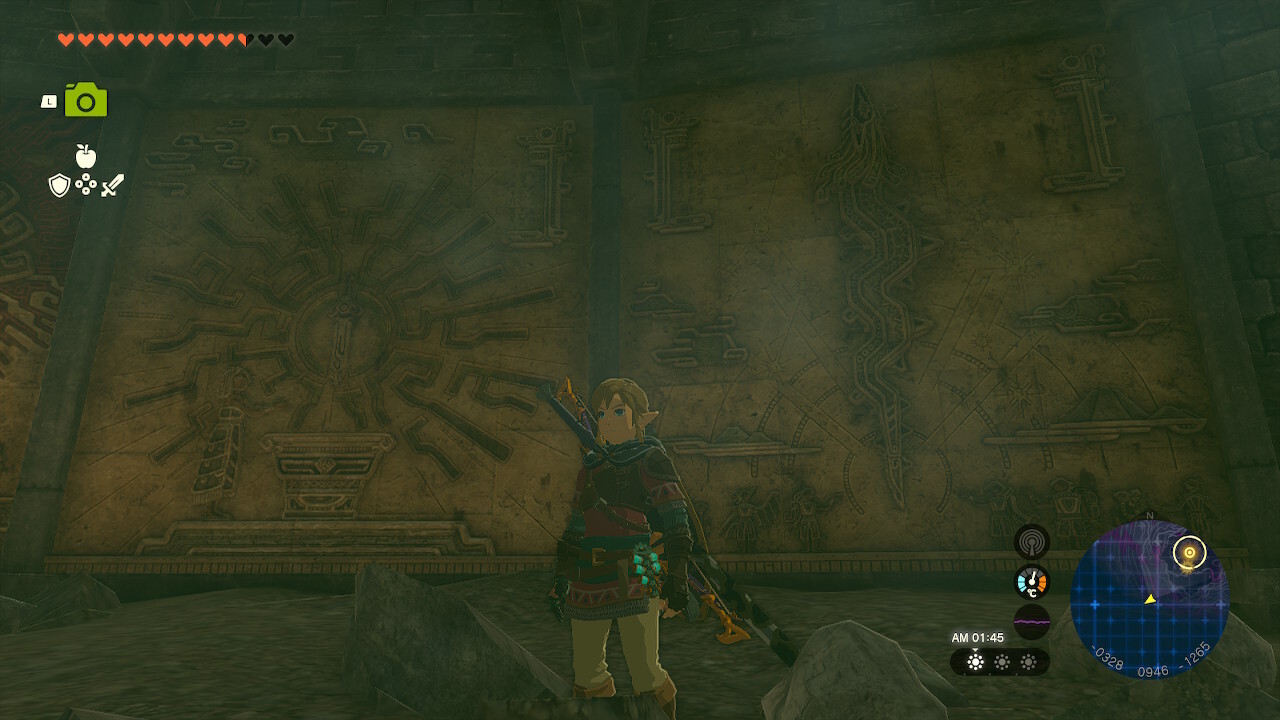Viewport: 1280px width, 720px height.
Task: Click the glowing yellow marker on minimap
Action: point(1189,552)
